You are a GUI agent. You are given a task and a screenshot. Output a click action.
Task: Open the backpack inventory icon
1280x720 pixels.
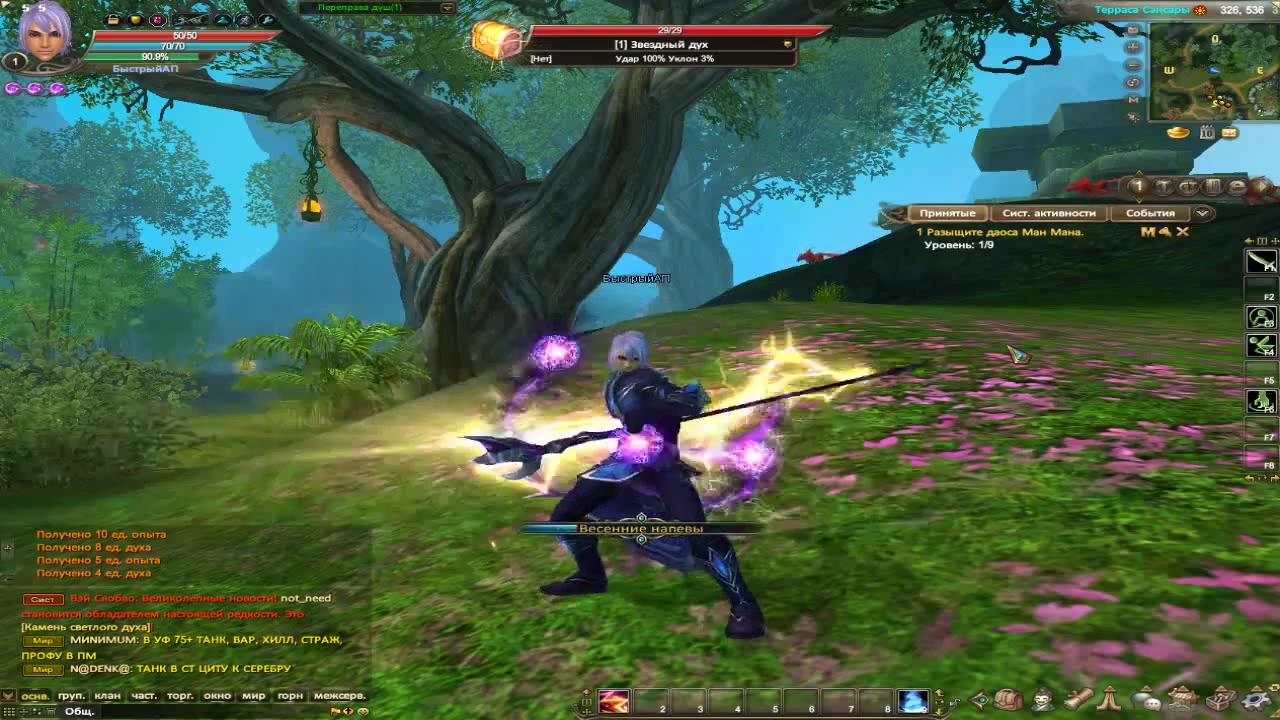tap(1008, 699)
